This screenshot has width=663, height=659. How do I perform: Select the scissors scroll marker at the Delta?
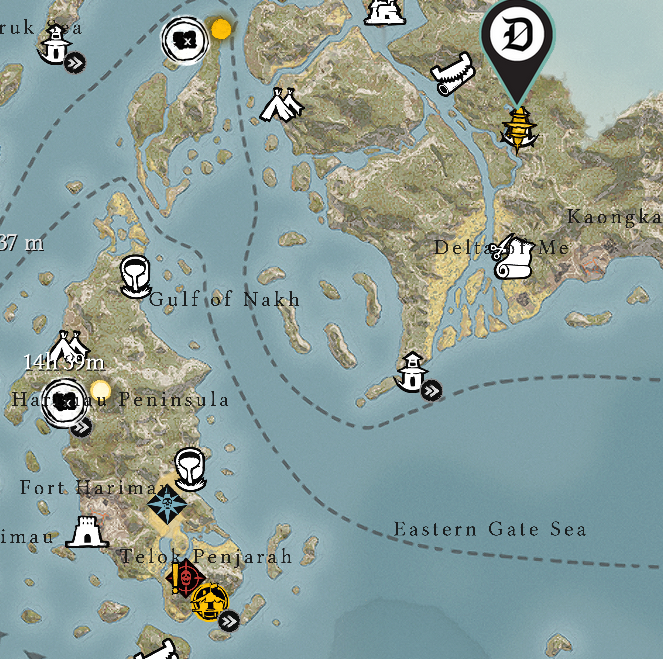[514, 257]
